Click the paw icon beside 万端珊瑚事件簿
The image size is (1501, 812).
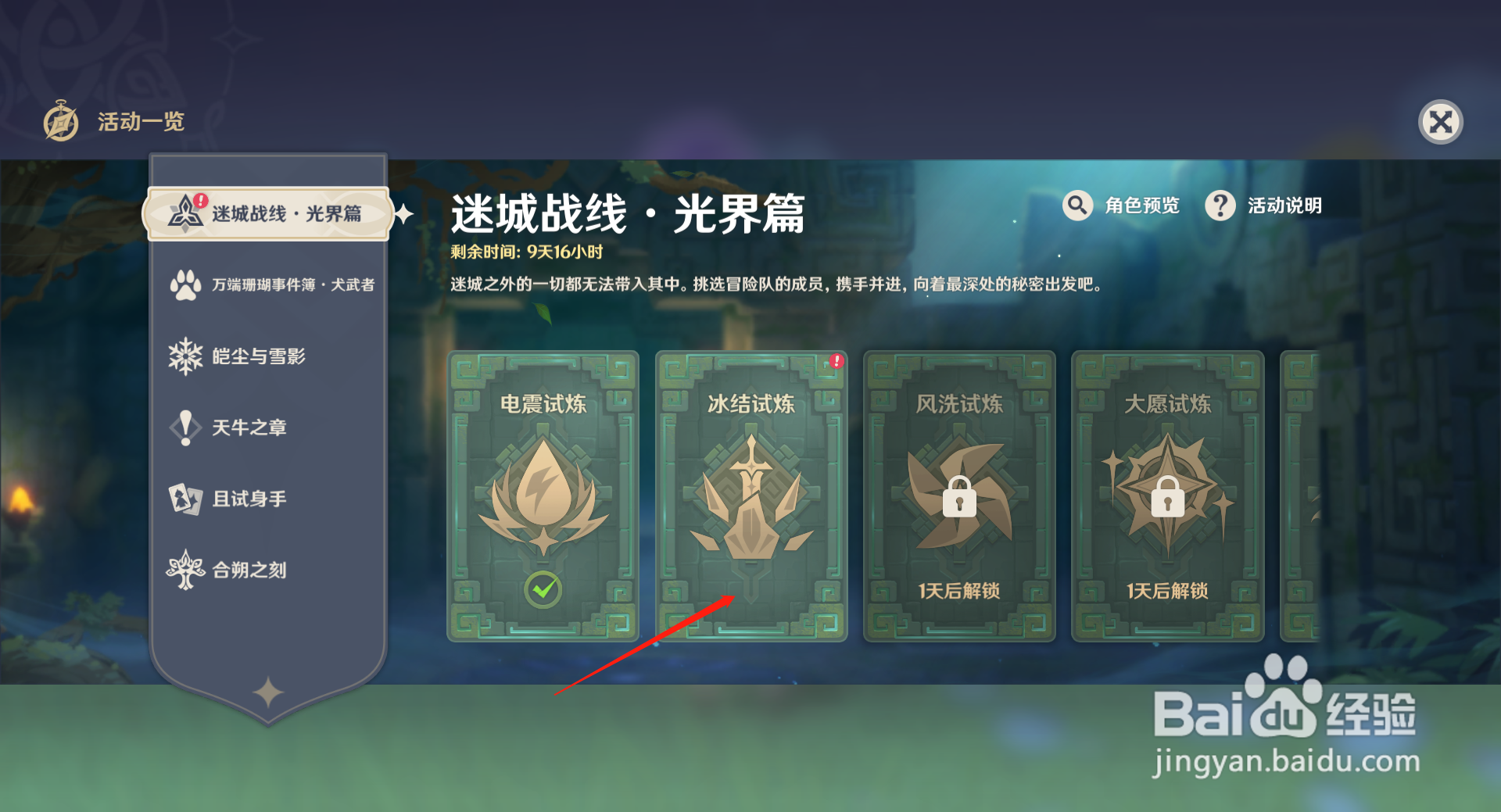coord(185,284)
